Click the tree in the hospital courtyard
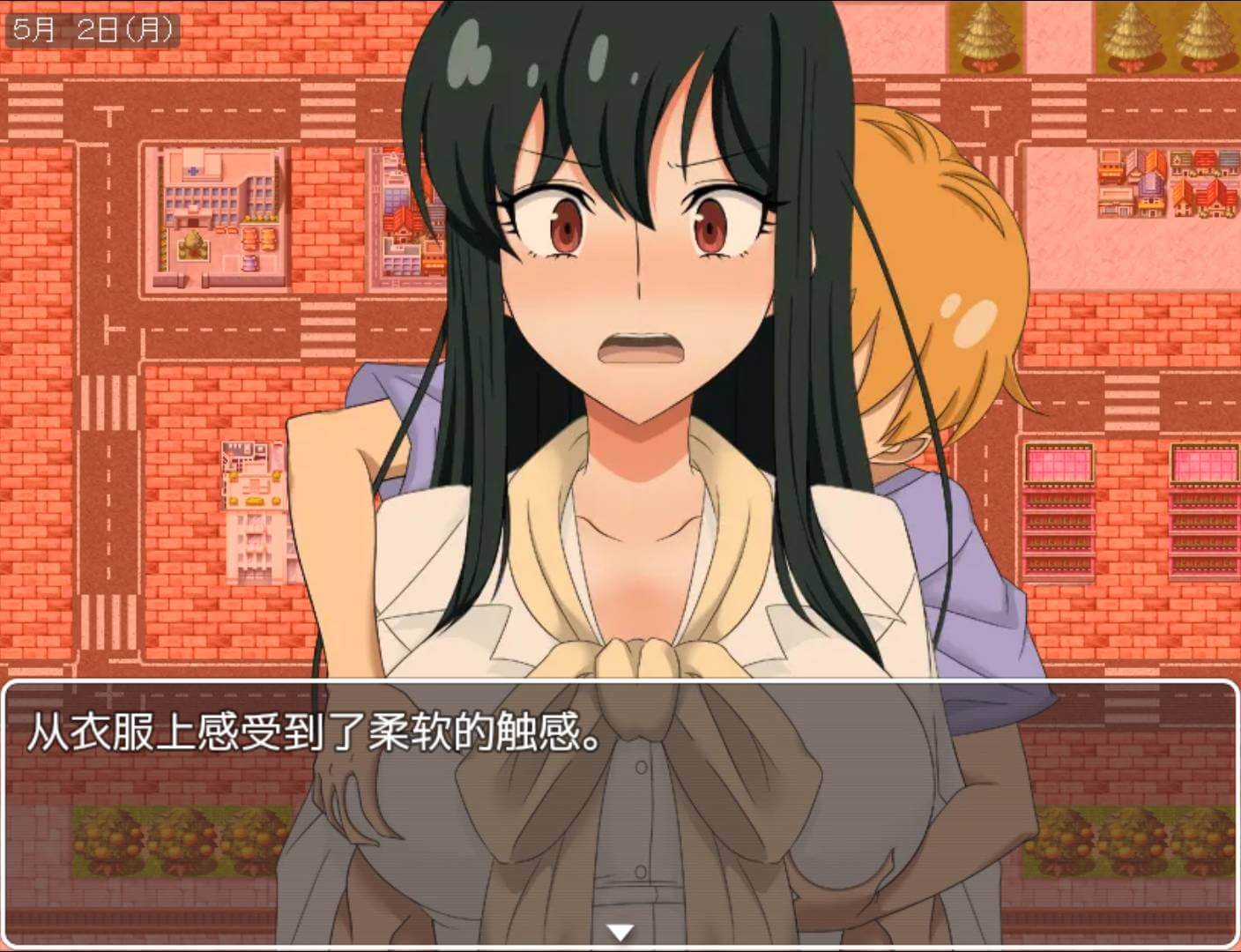 (x=193, y=242)
